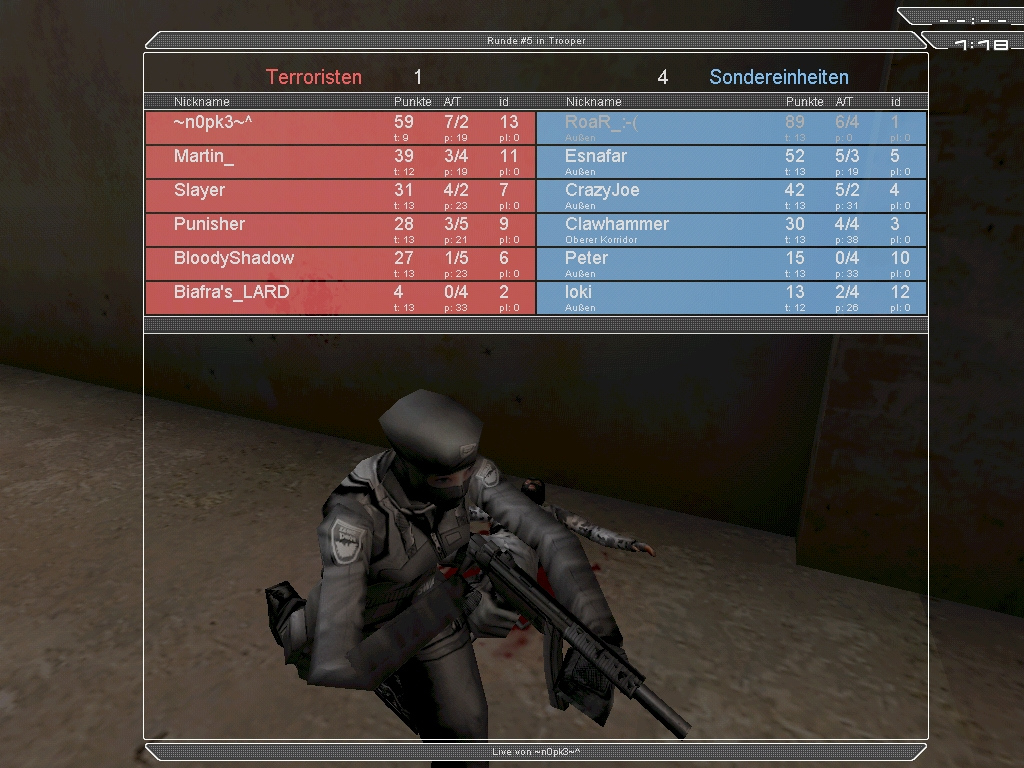This screenshot has height=768, width=1024.
Task: Click the Sondereinheiten Nickname column header
Action: coord(593,102)
